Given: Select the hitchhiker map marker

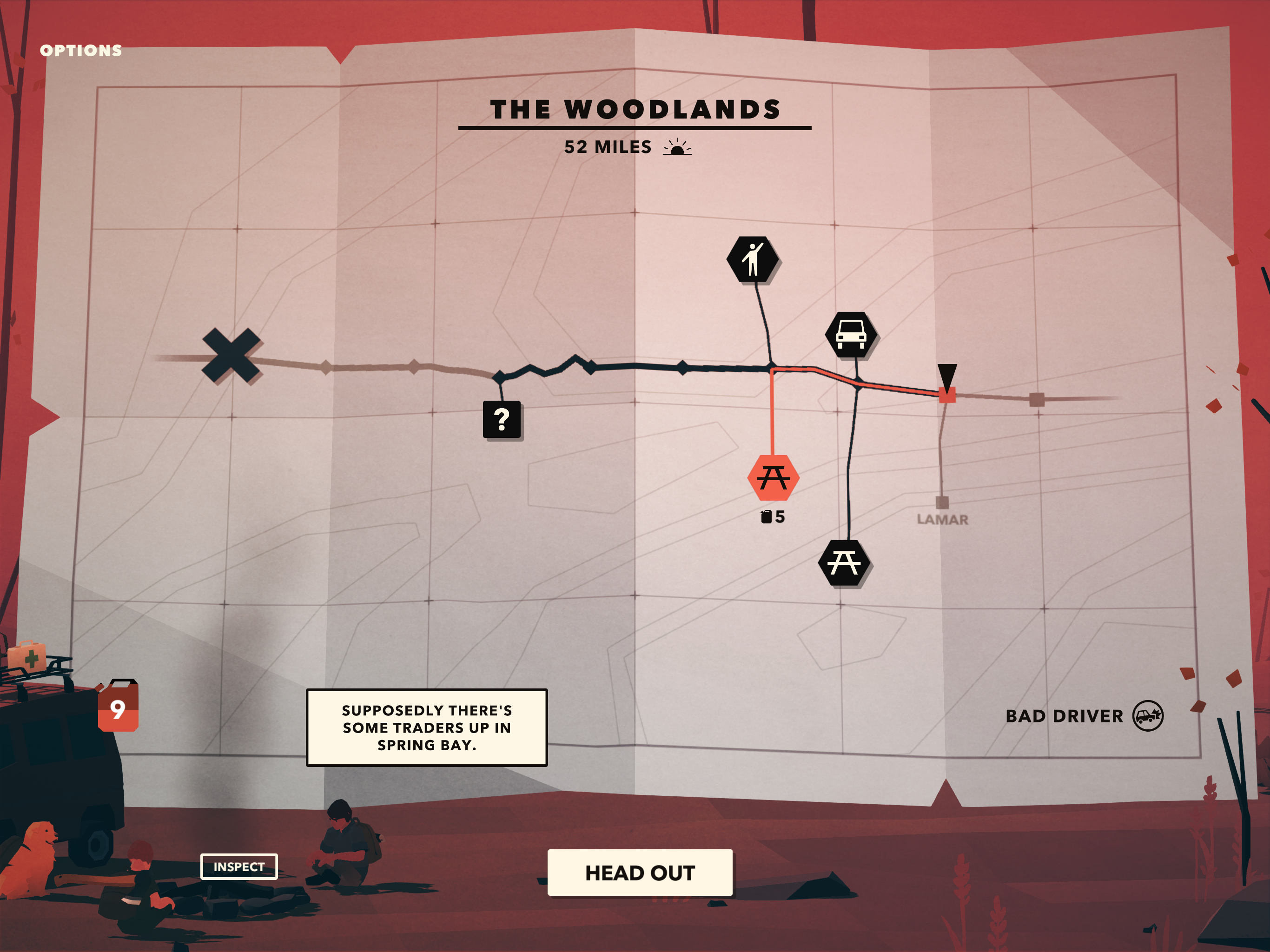Looking at the screenshot, I should point(753,259).
